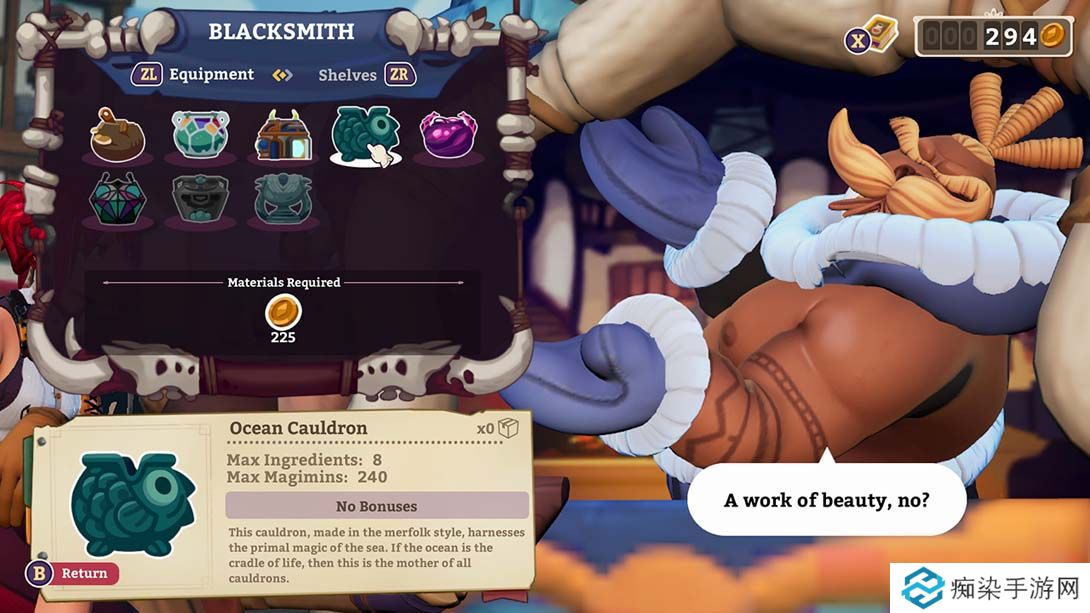Click the Return button
1090x613 pixels.
73,573
